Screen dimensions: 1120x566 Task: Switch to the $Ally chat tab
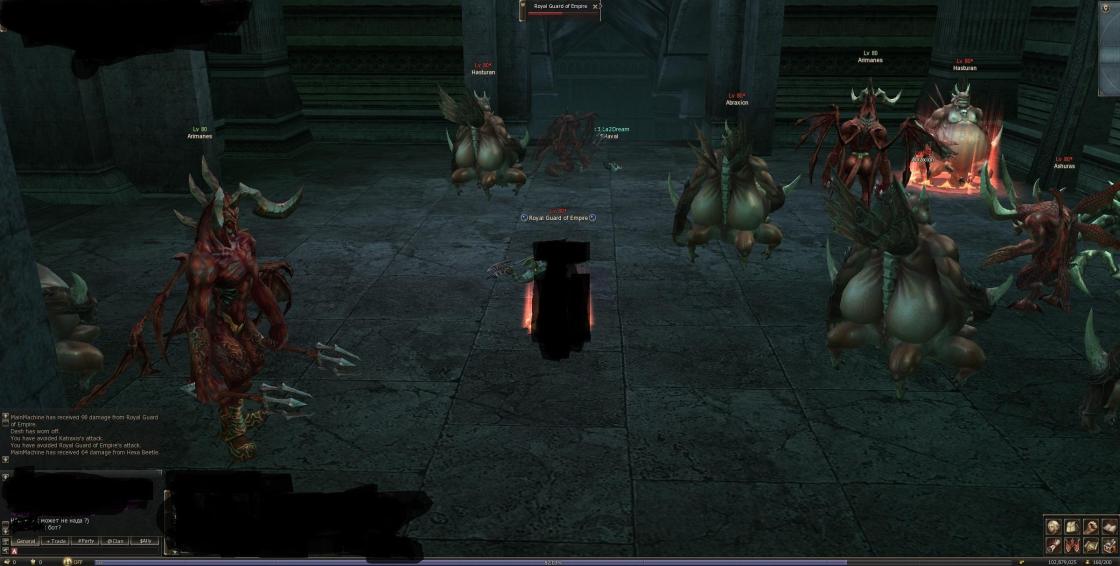pos(146,541)
